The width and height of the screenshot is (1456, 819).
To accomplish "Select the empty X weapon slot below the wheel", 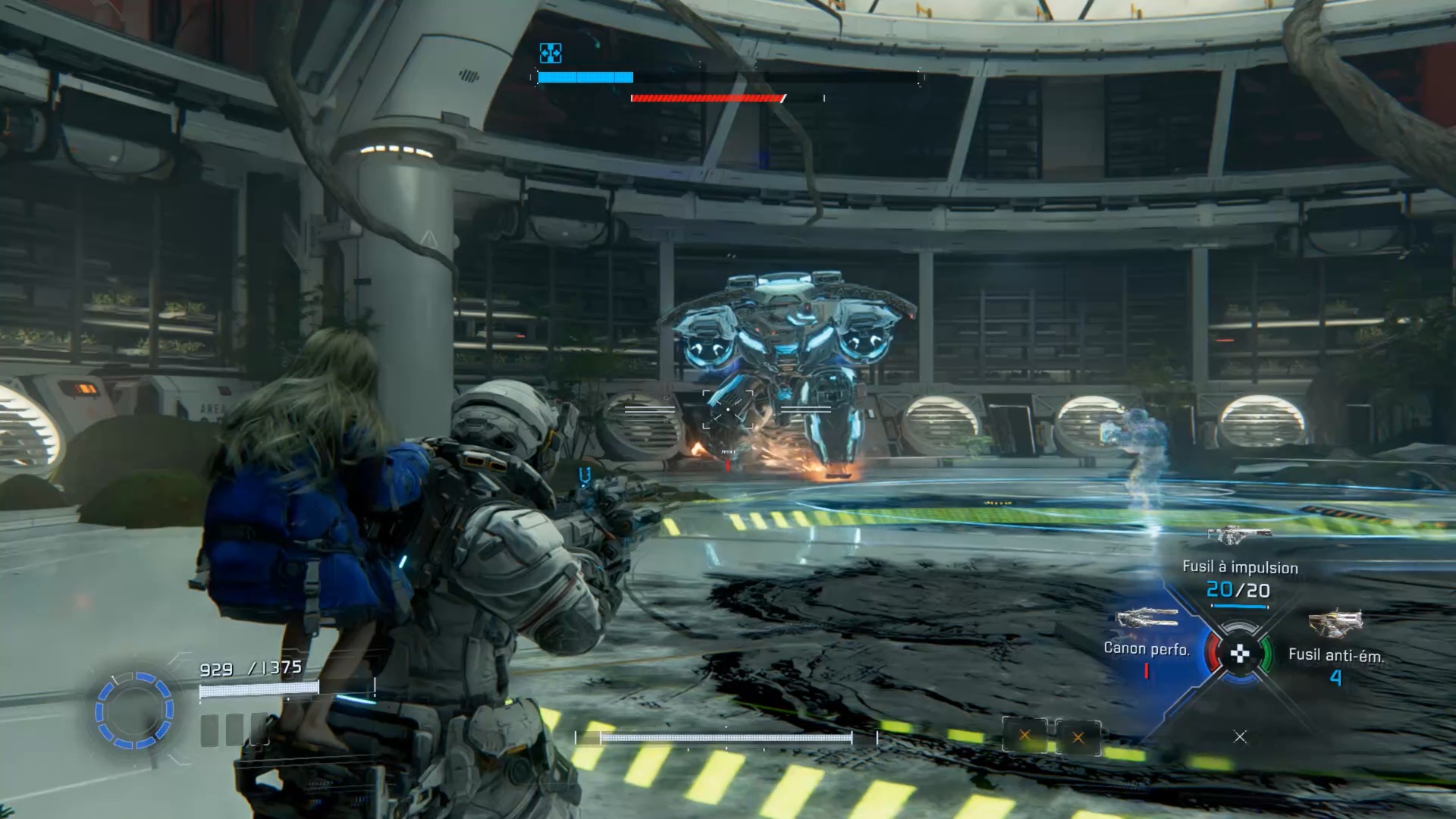I will coord(1240,736).
